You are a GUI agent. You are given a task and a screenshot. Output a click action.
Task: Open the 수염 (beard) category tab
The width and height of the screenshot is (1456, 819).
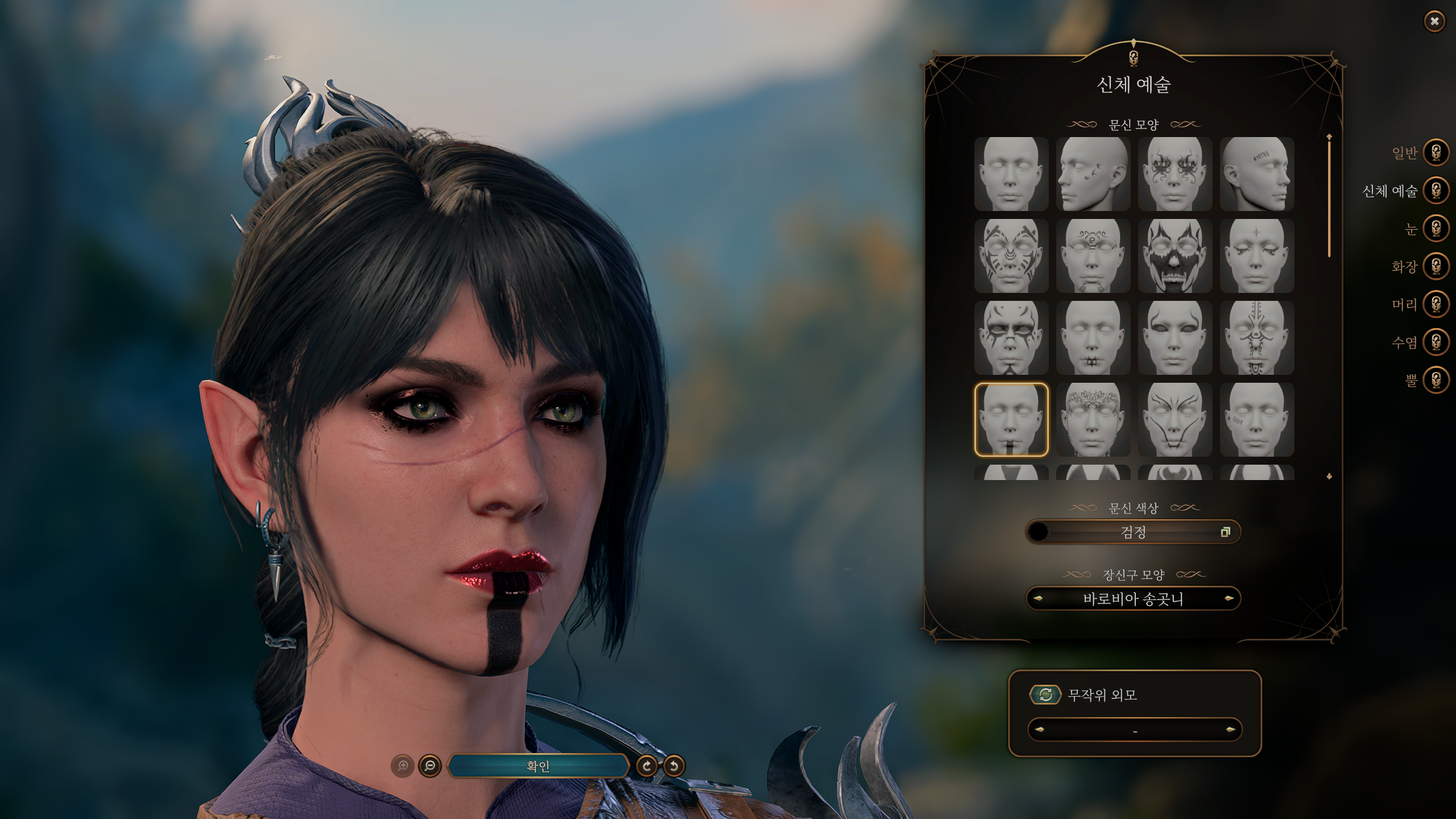point(1436,342)
